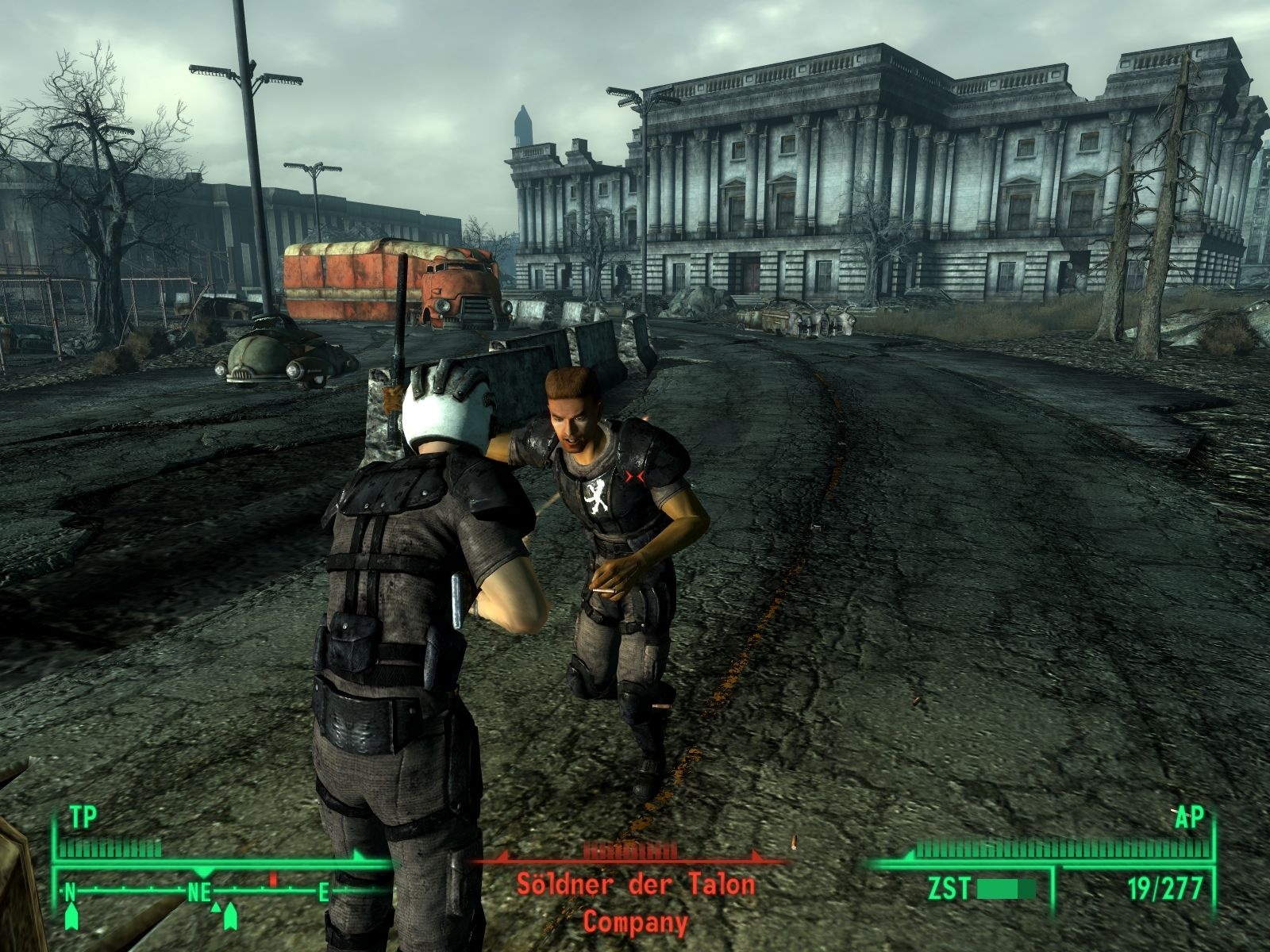Click the ZST weapon condition bar

(1008, 887)
